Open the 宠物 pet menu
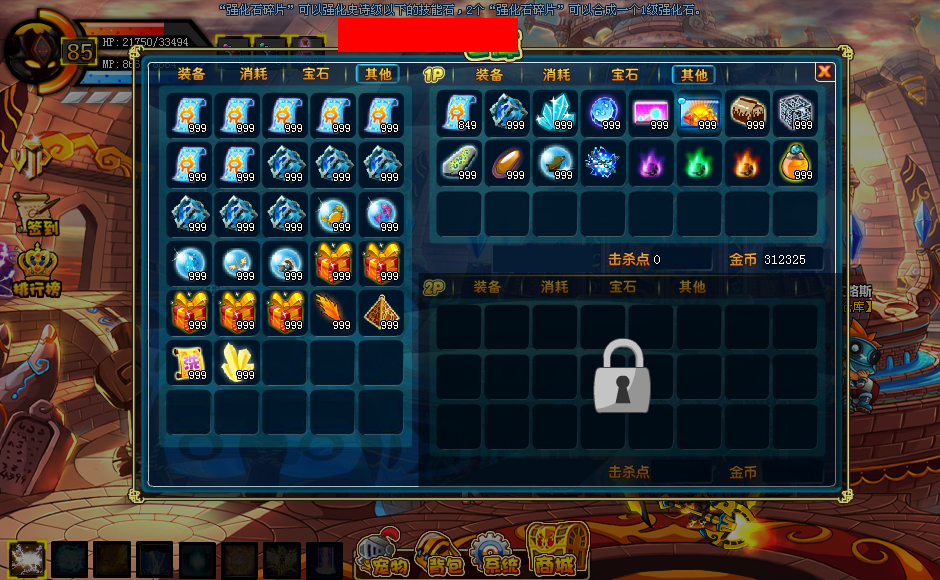 [x=384, y=553]
